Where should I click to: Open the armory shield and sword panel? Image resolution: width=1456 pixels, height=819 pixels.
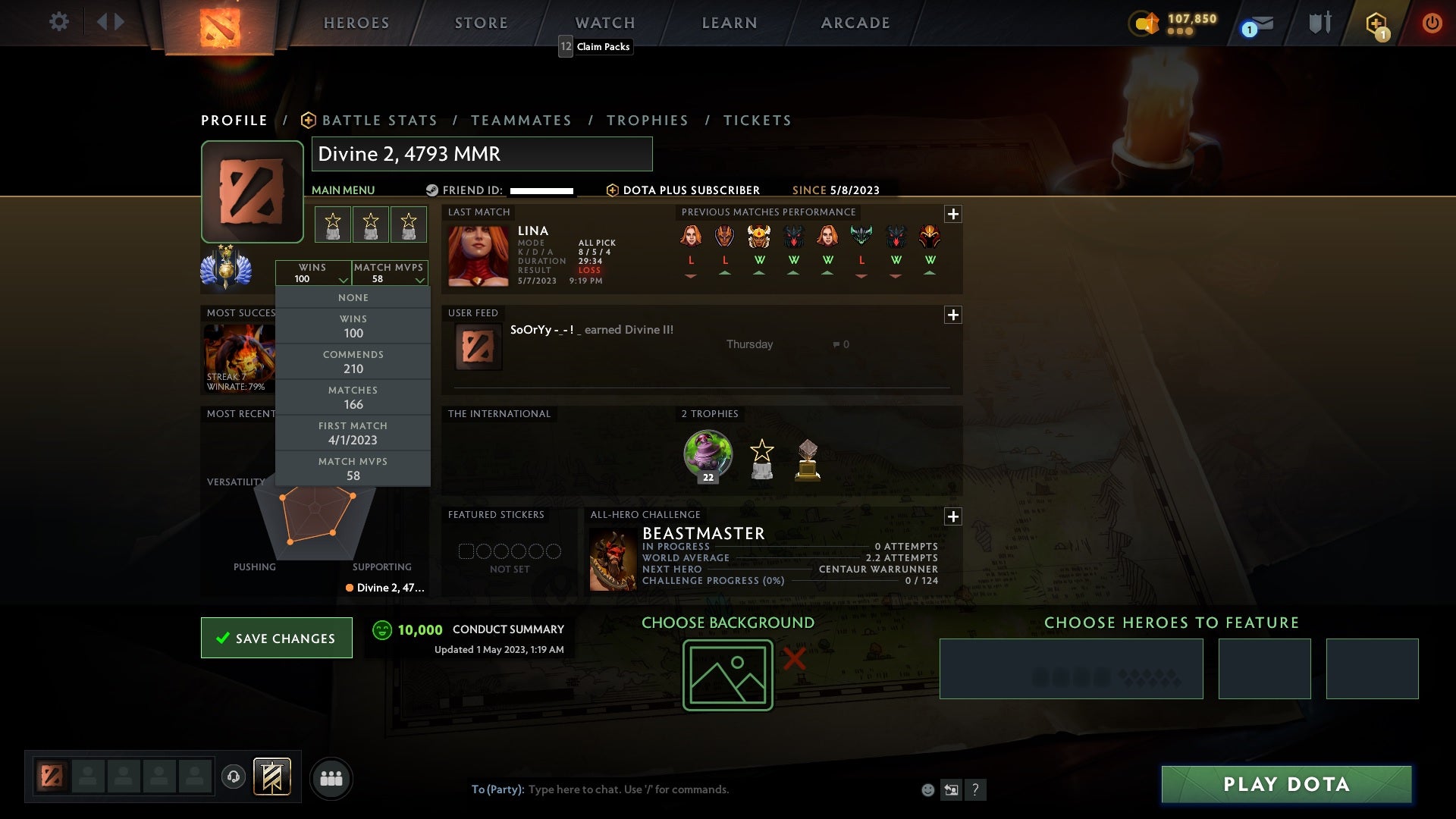pos(1318,22)
